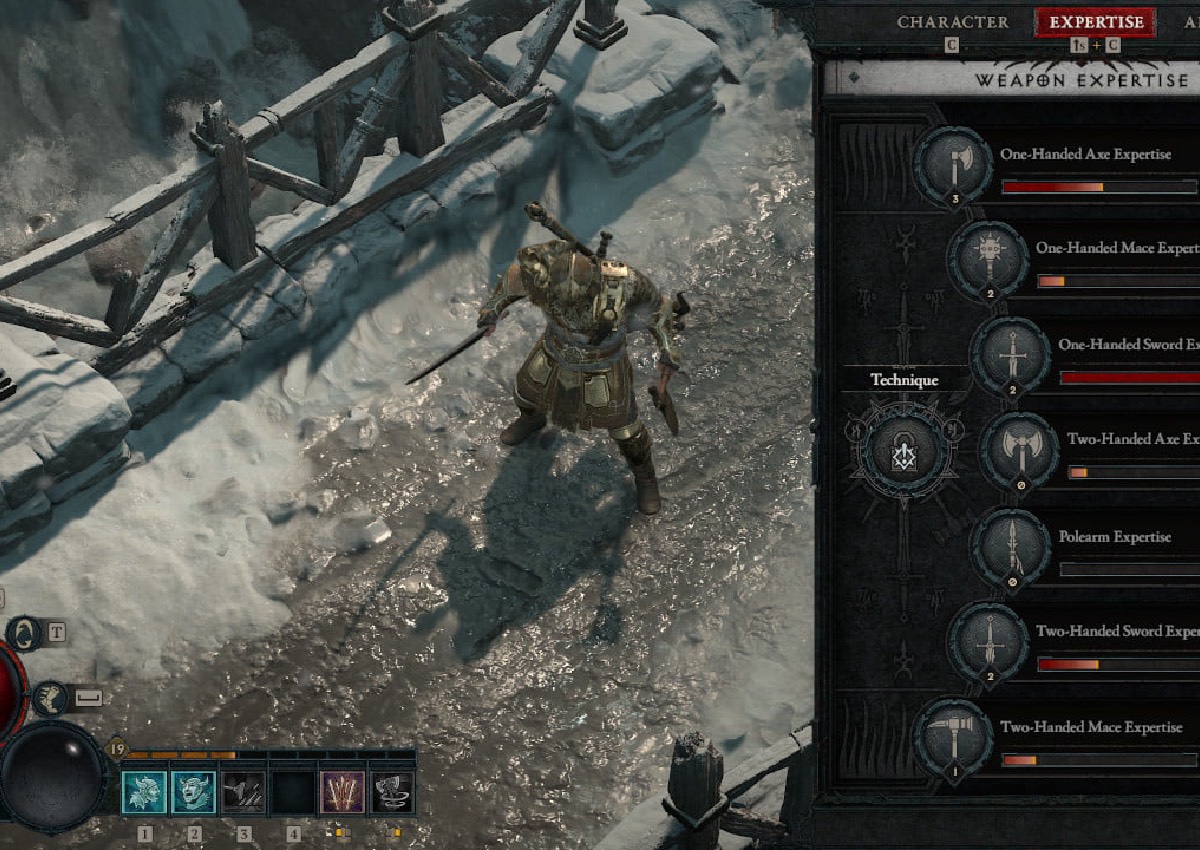Activate the first teal shout skill
Viewport: 1200px width, 850px height.
(x=144, y=792)
